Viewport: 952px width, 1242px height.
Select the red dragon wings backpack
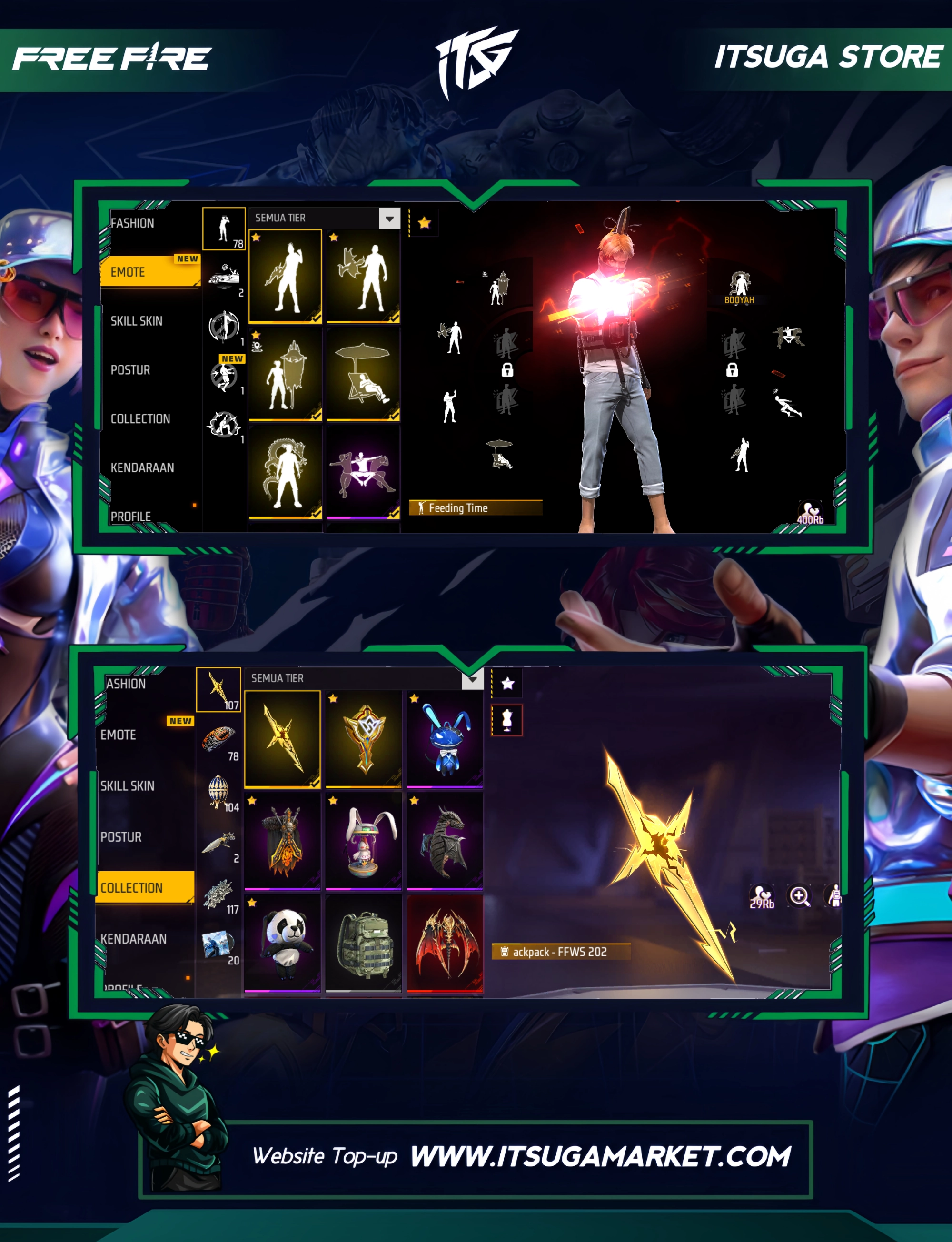(x=445, y=943)
